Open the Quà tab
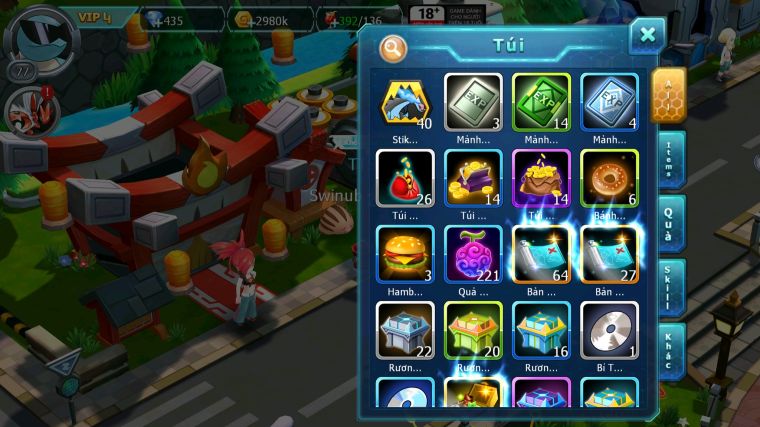 coord(671,223)
